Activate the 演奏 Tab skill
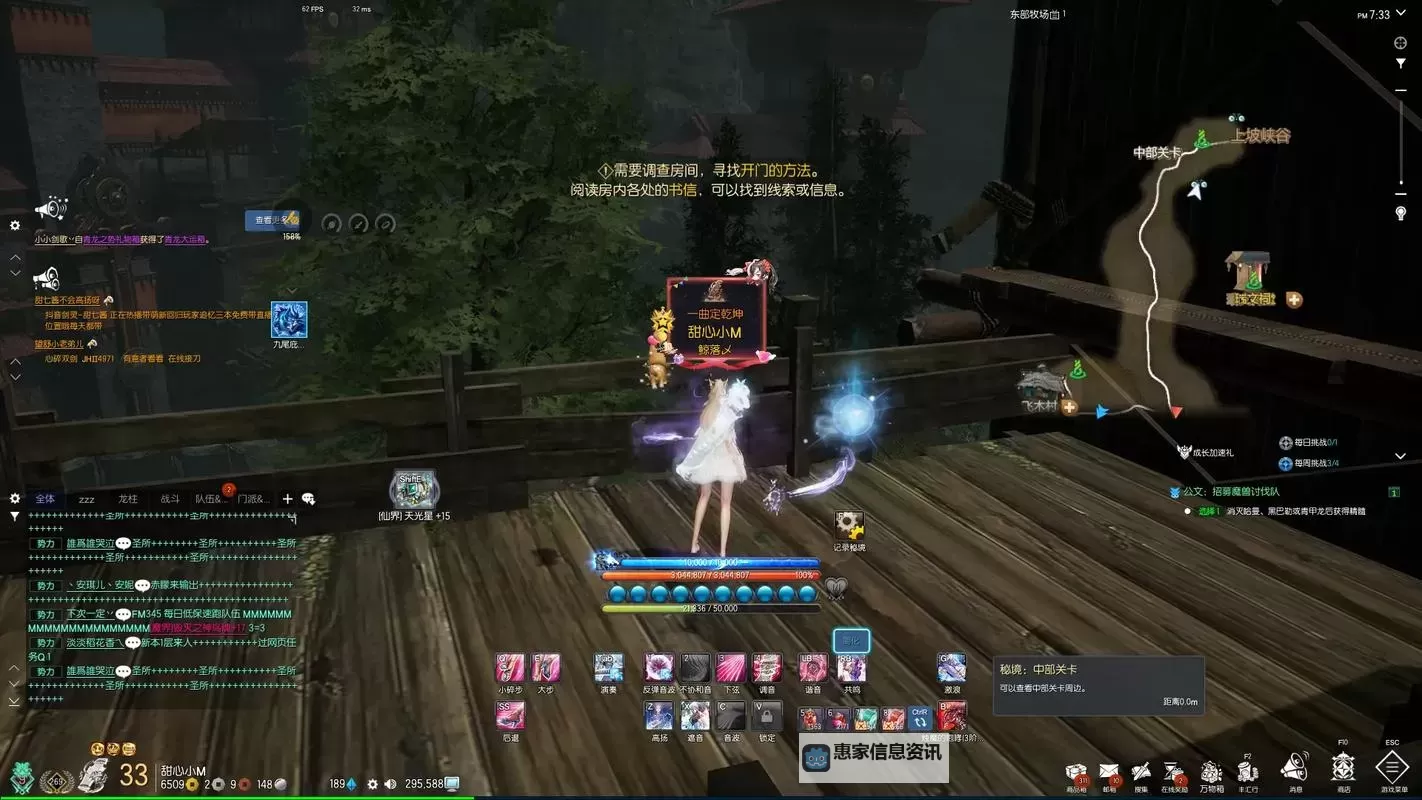 608,668
